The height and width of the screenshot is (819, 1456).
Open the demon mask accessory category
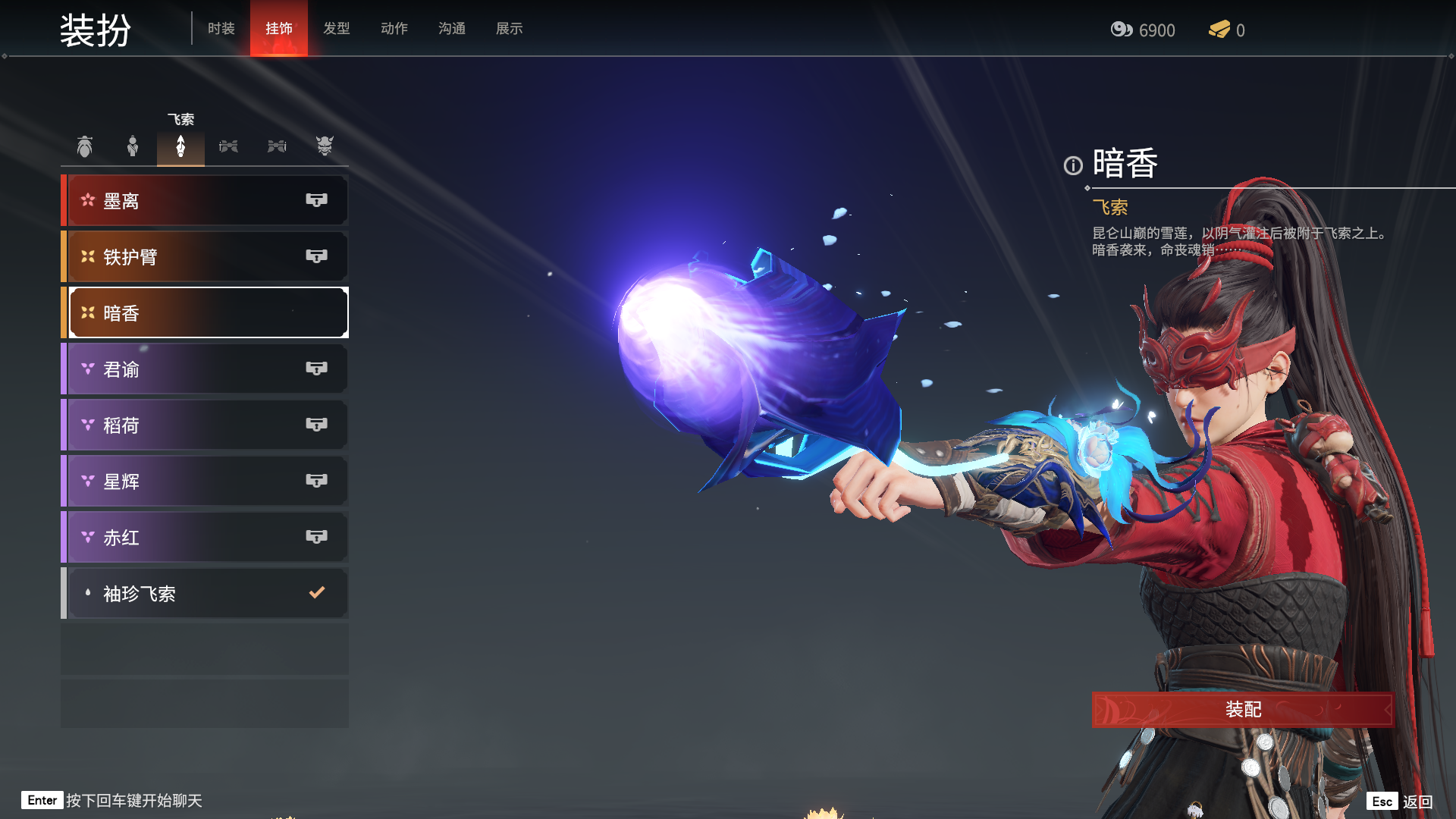click(x=325, y=146)
